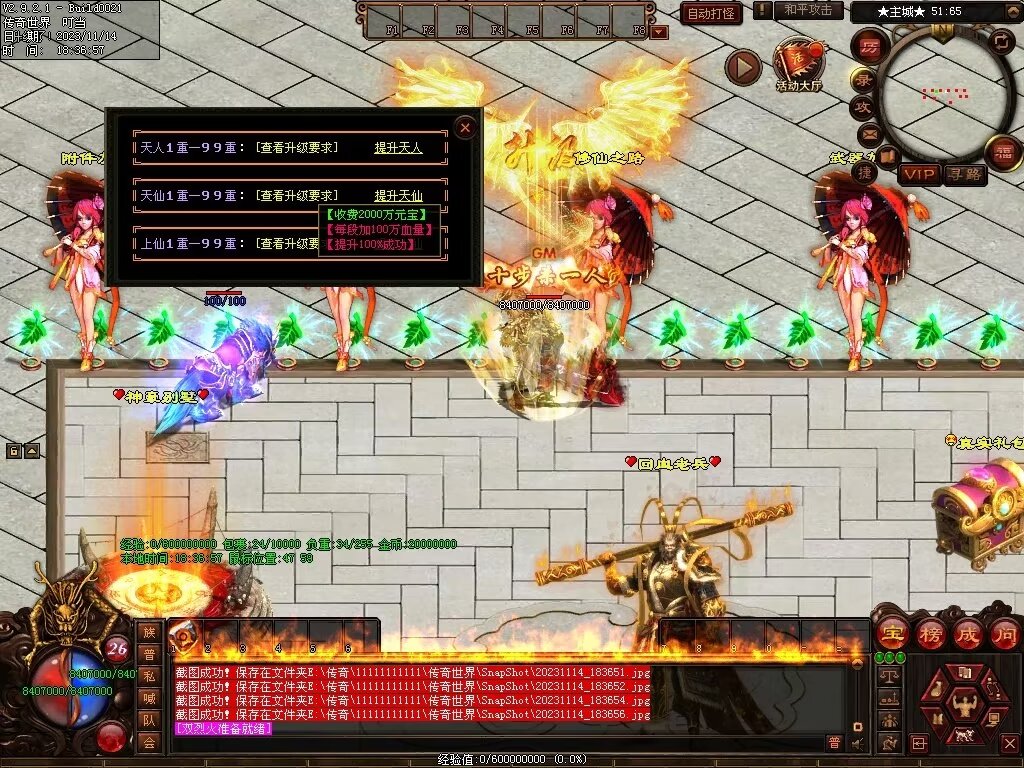Activate the 寻路 pathfinding button
1024x768 pixels.
pos(964,174)
